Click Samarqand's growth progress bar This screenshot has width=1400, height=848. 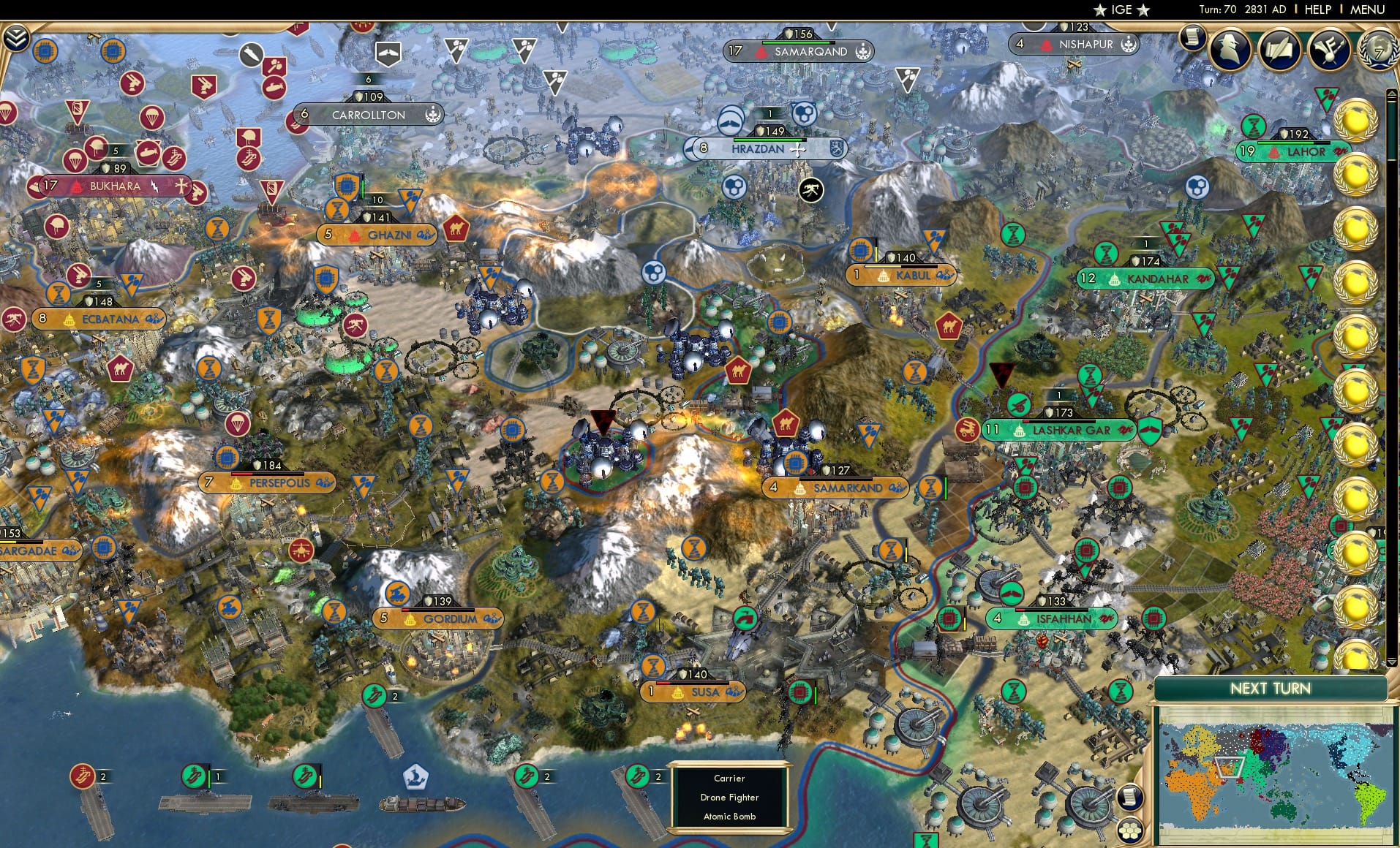799,42
